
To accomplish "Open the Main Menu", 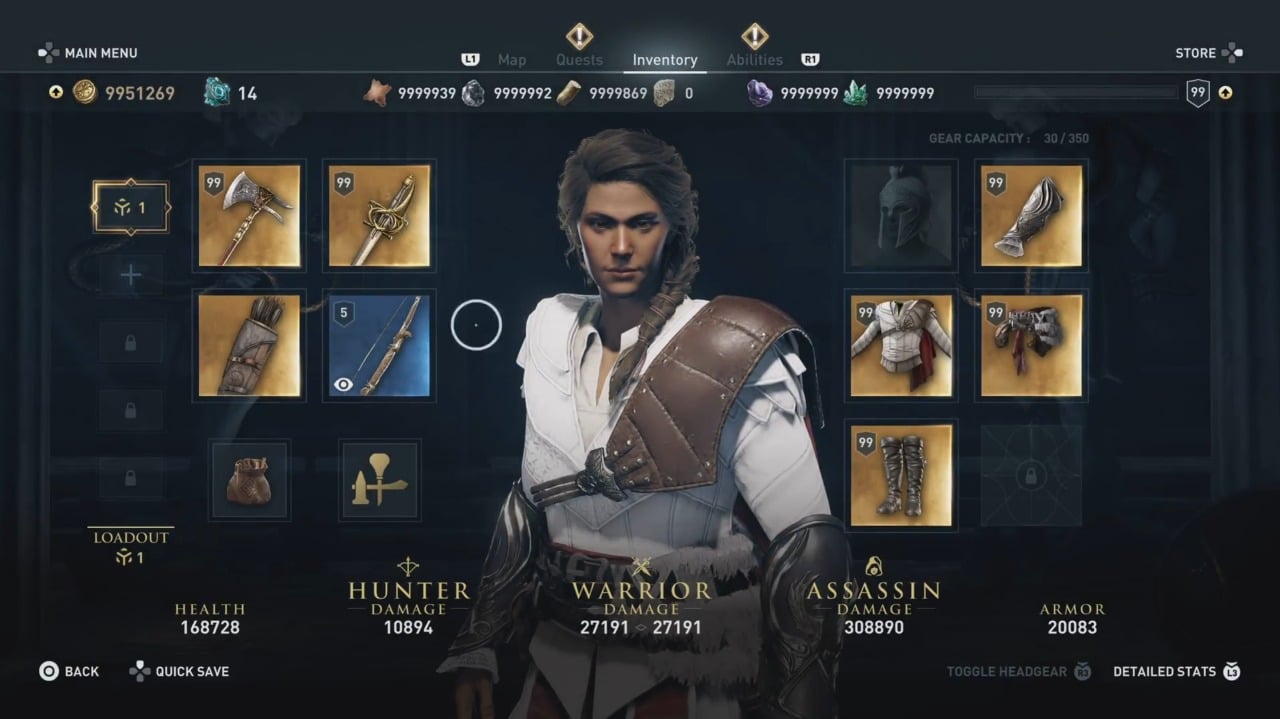I will 88,53.
